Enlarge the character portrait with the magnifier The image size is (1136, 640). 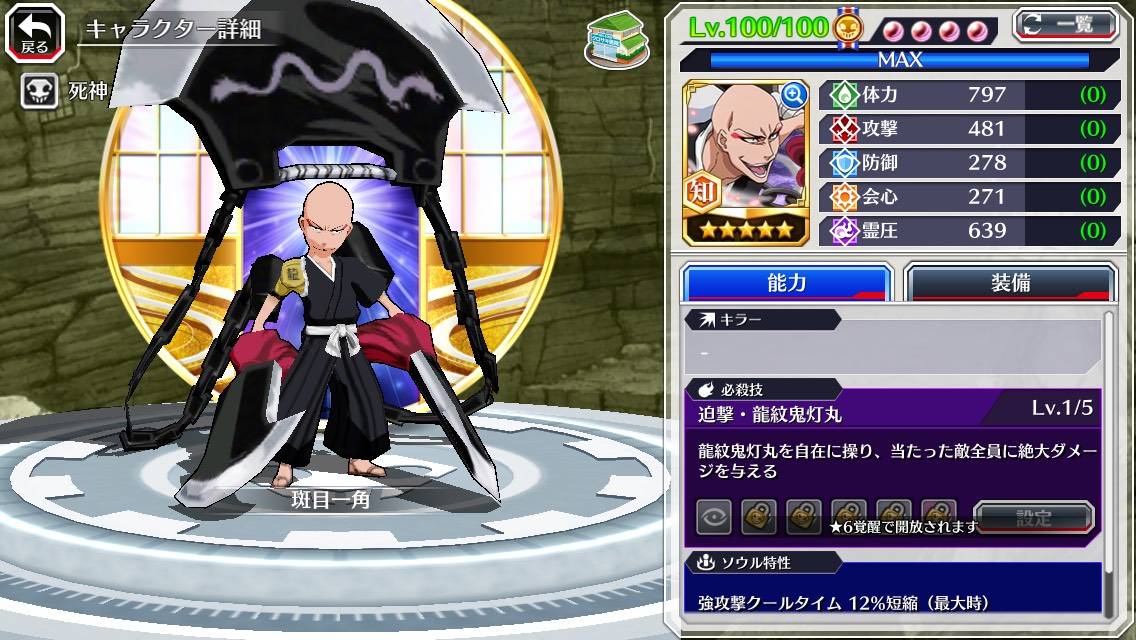pyautogui.click(x=794, y=95)
